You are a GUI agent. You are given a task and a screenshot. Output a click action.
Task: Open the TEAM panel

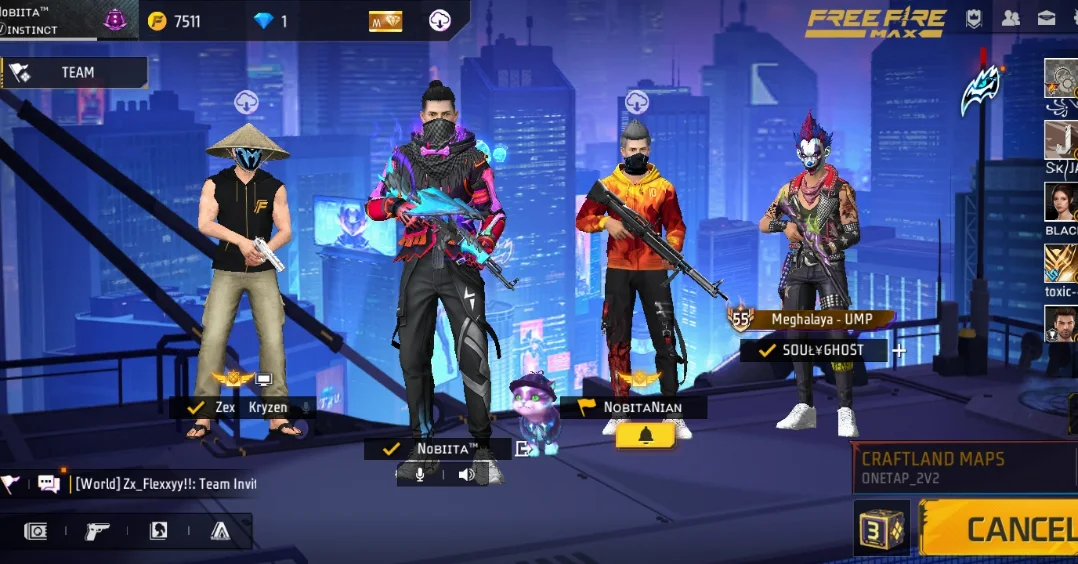pos(75,72)
